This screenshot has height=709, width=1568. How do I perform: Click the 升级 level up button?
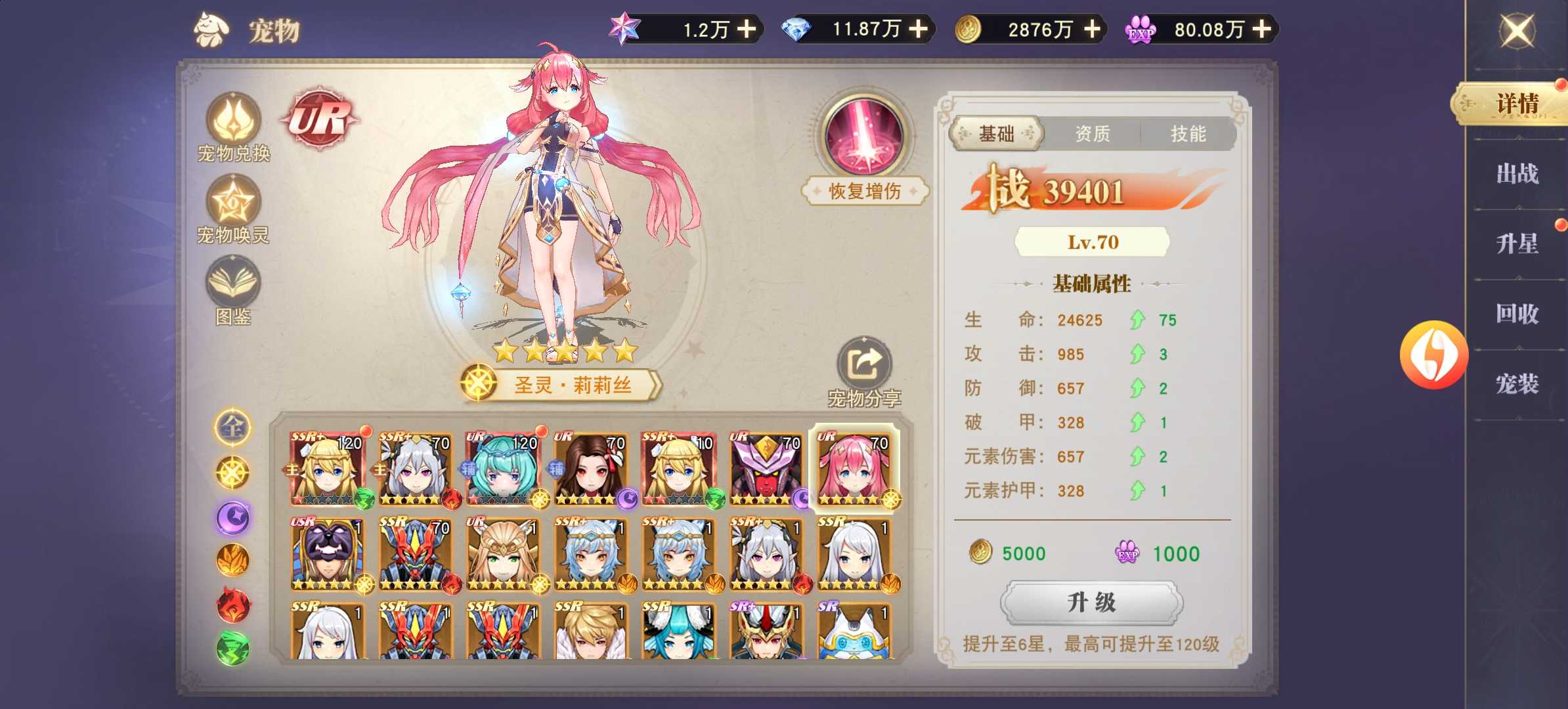coord(1091,602)
